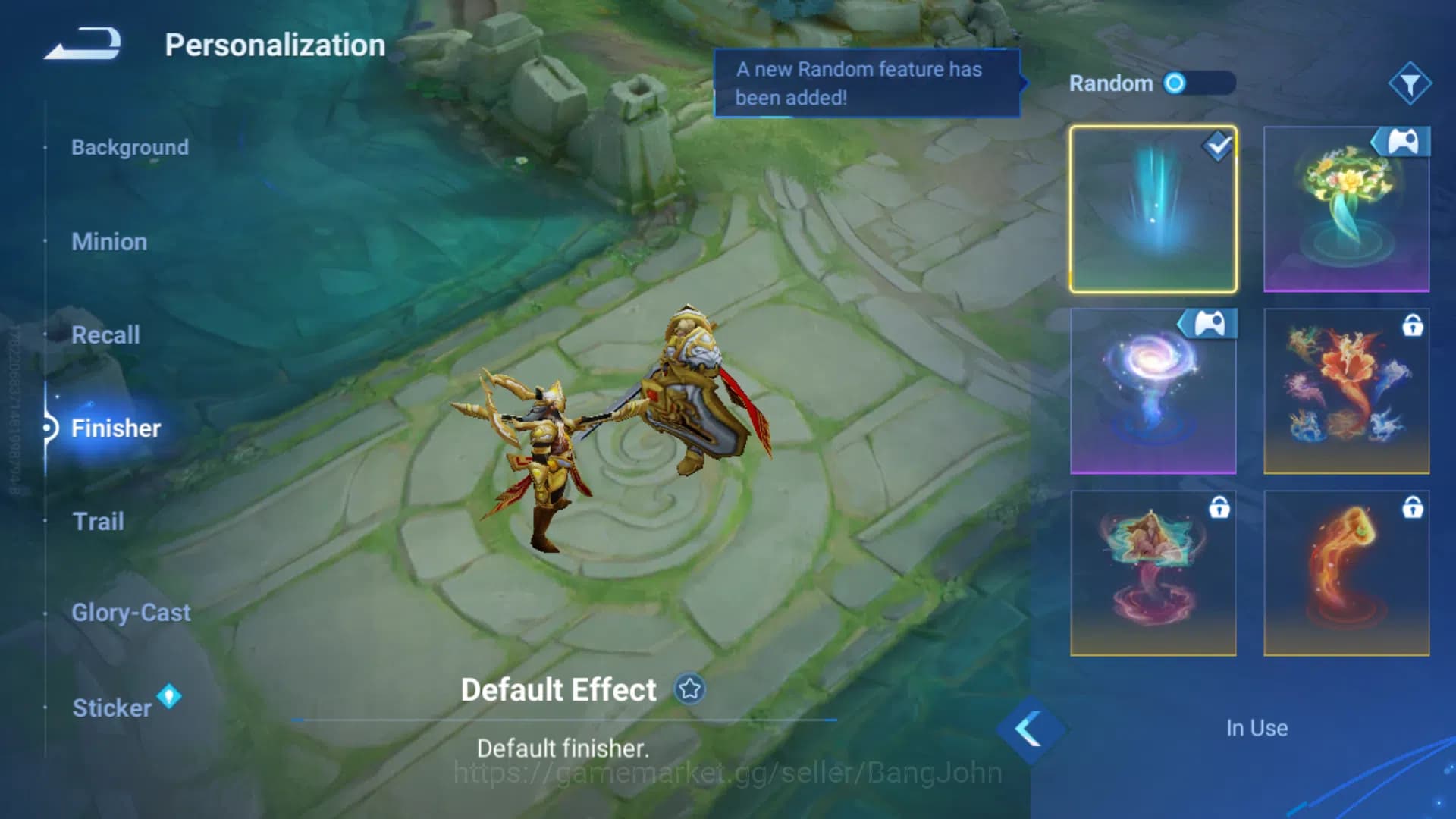Image resolution: width=1456 pixels, height=819 pixels.
Task: Click the gamepad badge on the galaxy finisher
Action: click(1210, 324)
